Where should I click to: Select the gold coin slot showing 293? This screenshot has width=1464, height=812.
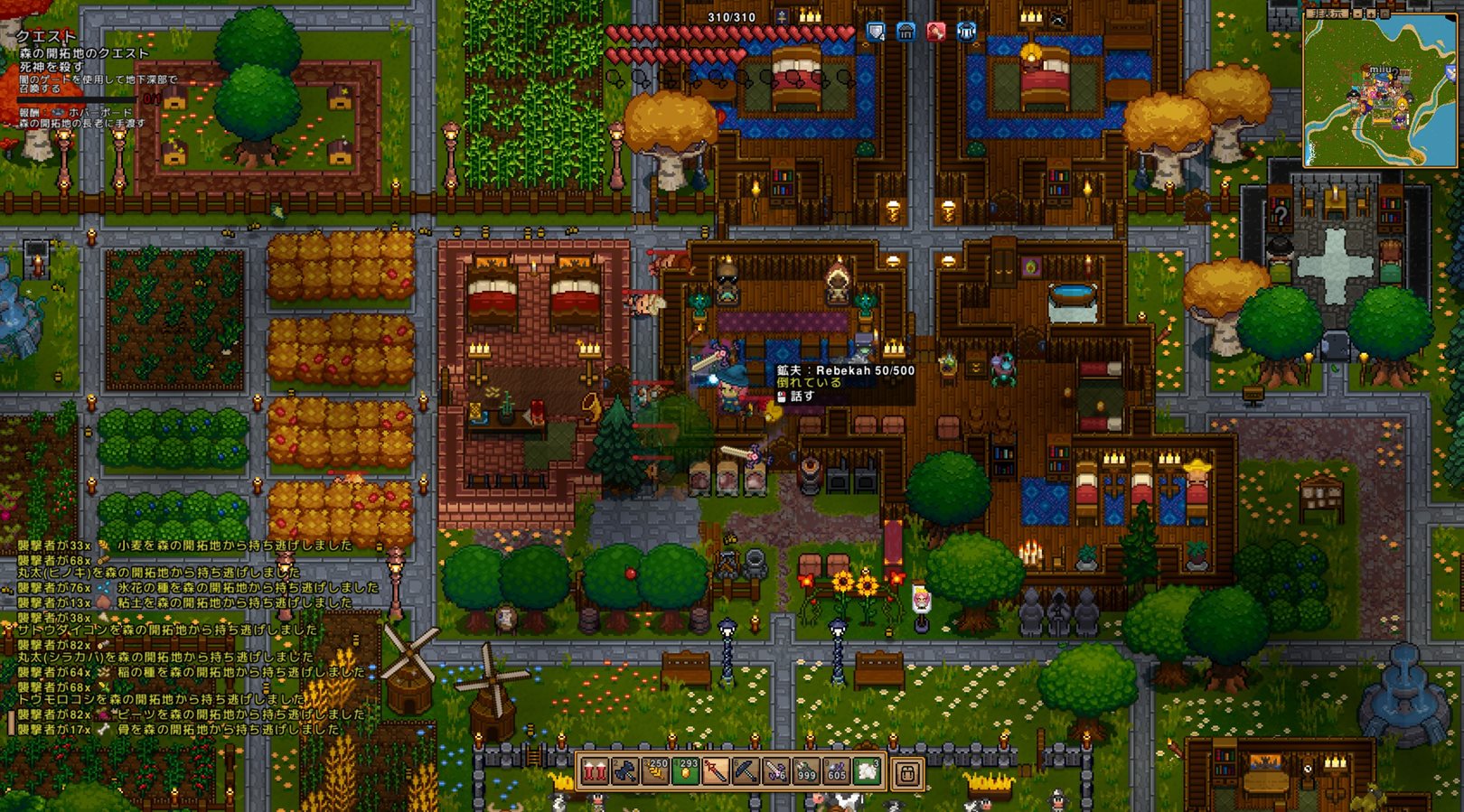(685, 772)
